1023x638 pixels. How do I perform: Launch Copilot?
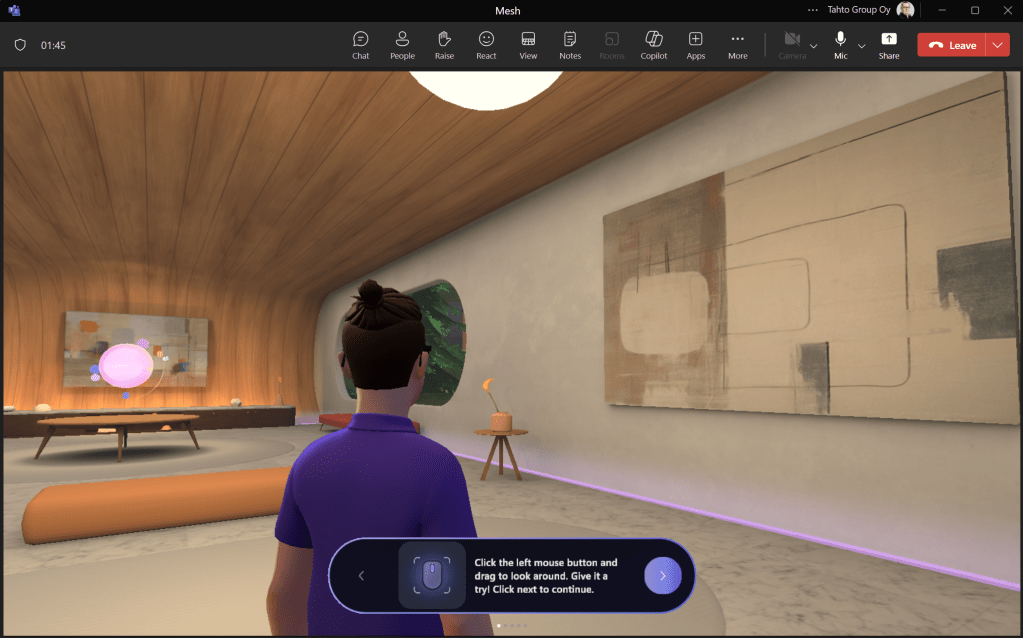pyautogui.click(x=654, y=44)
